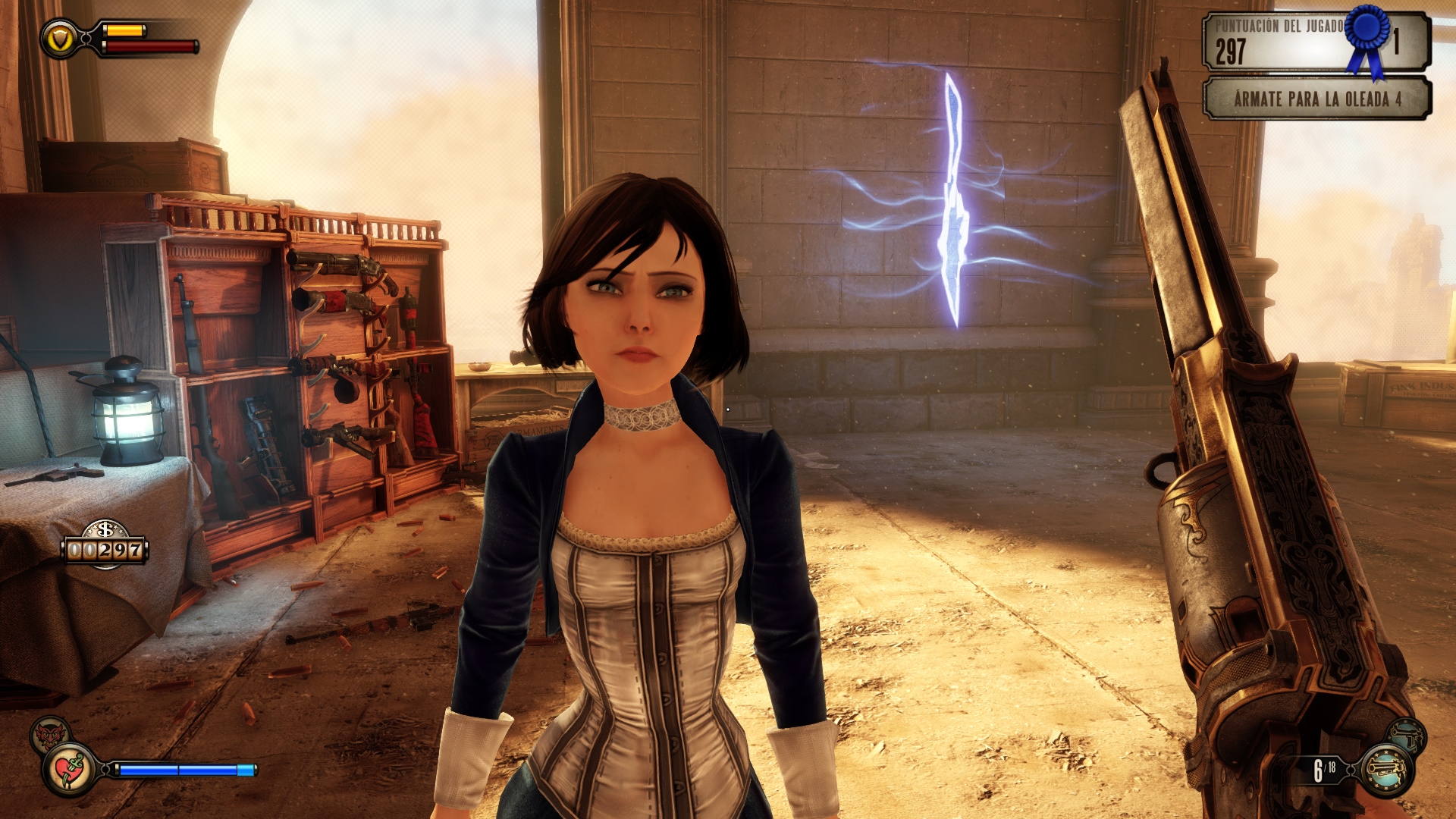Screen dimensions: 1456x819
Task: Click the gold shield emblem icon
Action: click(60, 38)
